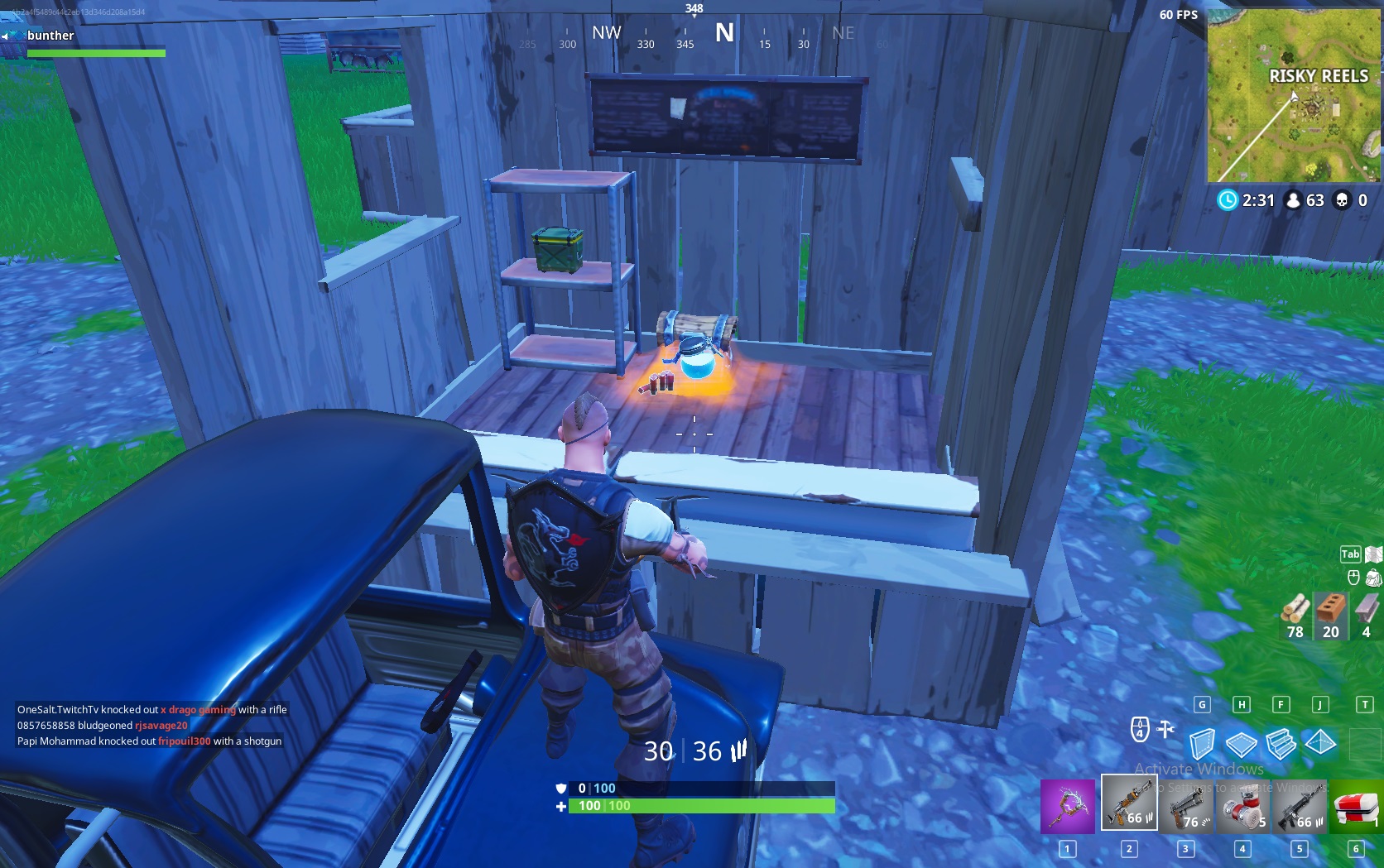
Task: Select the med kit in slot 6
Action: [x=1355, y=807]
